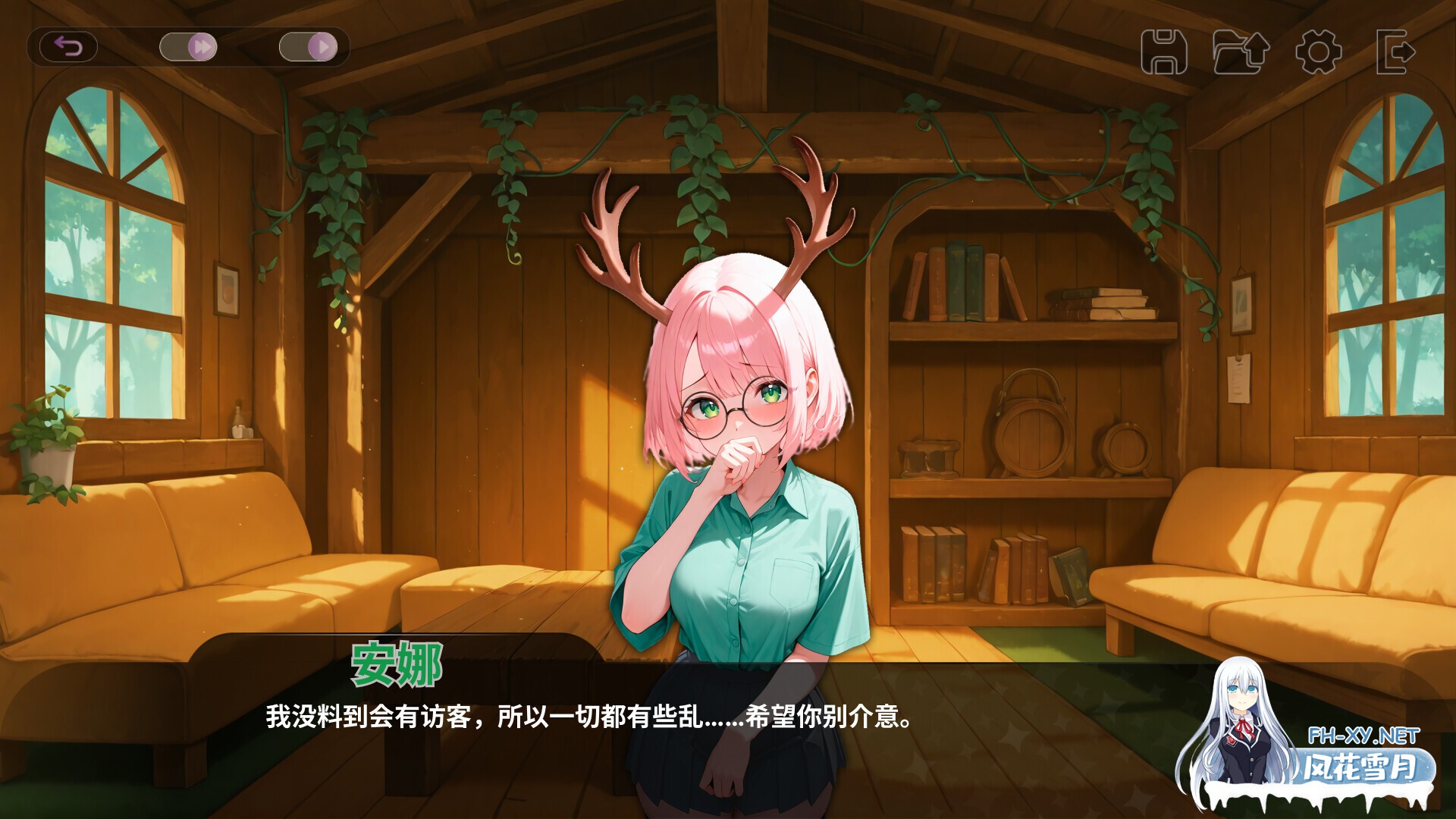Turn off the fast-forward toggle
The height and width of the screenshot is (819, 1456).
(187, 46)
